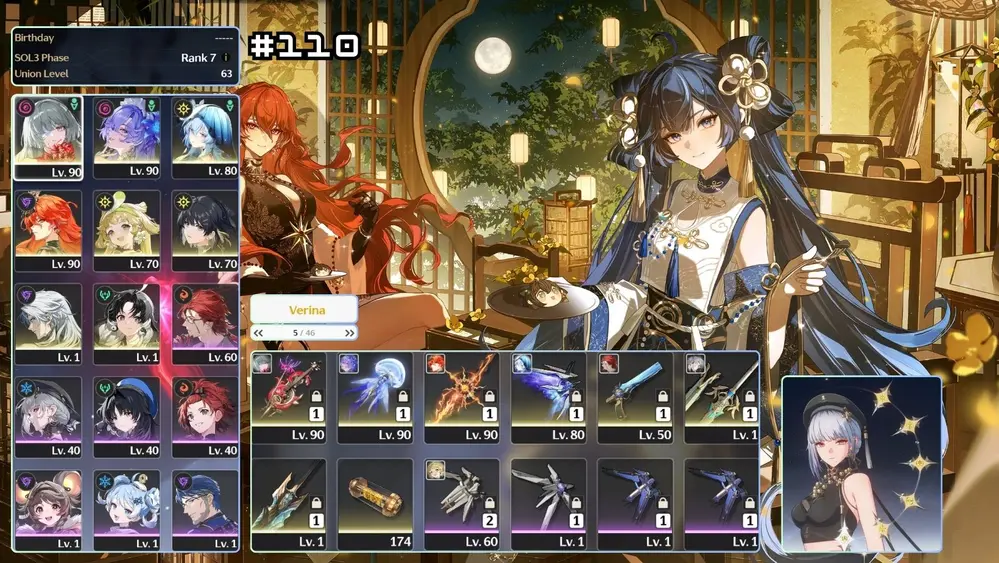This screenshot has height=563, width=999.
Task: Go to the next page with the double-right arrow
Action: [349, 333]
